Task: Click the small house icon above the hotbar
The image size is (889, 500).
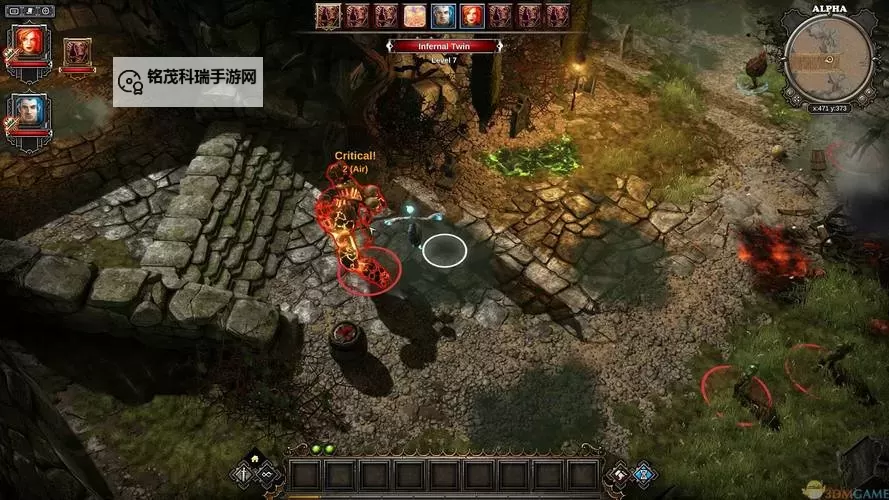Action: (255, 457)
